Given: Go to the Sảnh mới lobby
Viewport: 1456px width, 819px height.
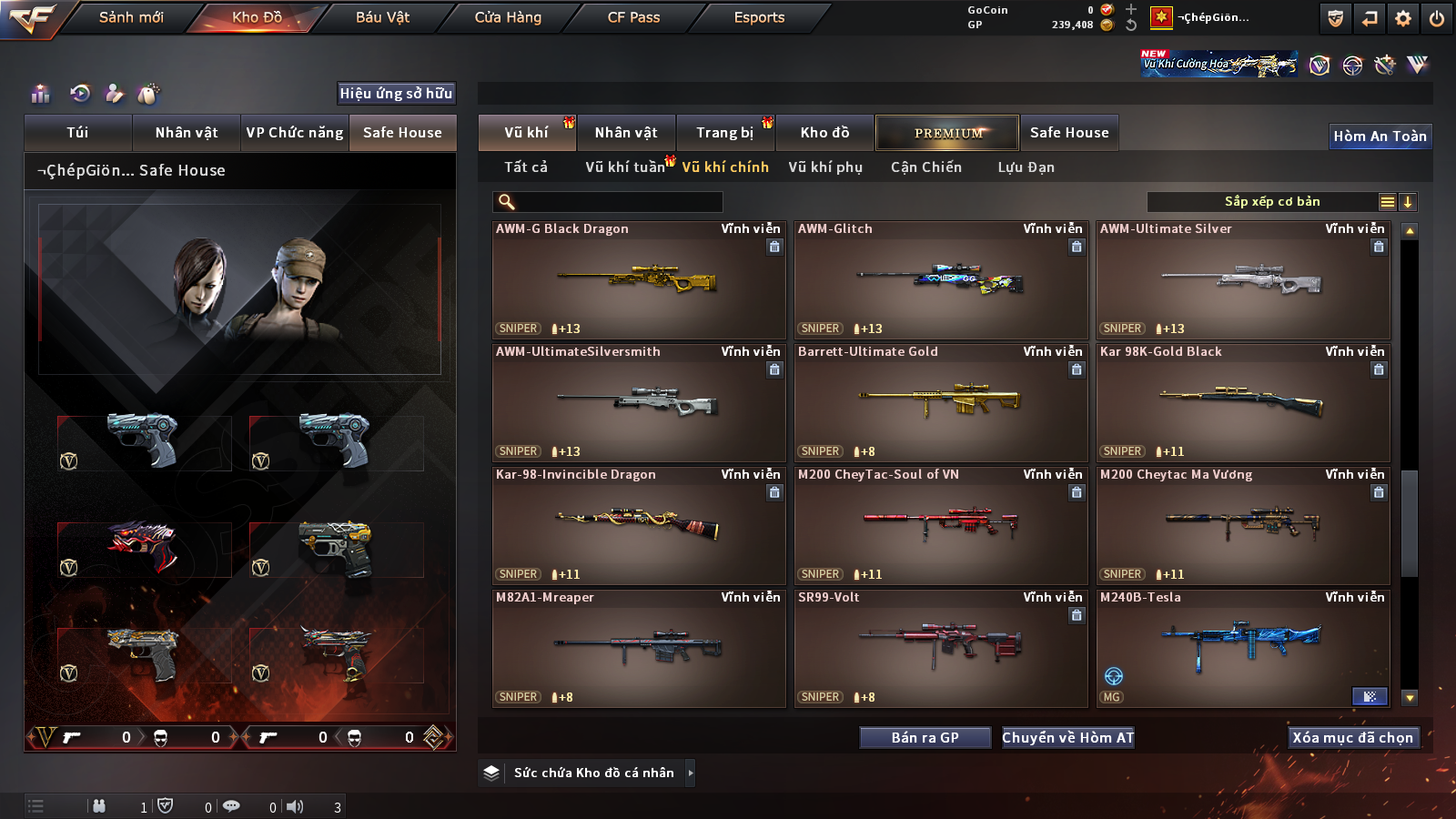Looking at the screenshot, I should tap(131, 17).
